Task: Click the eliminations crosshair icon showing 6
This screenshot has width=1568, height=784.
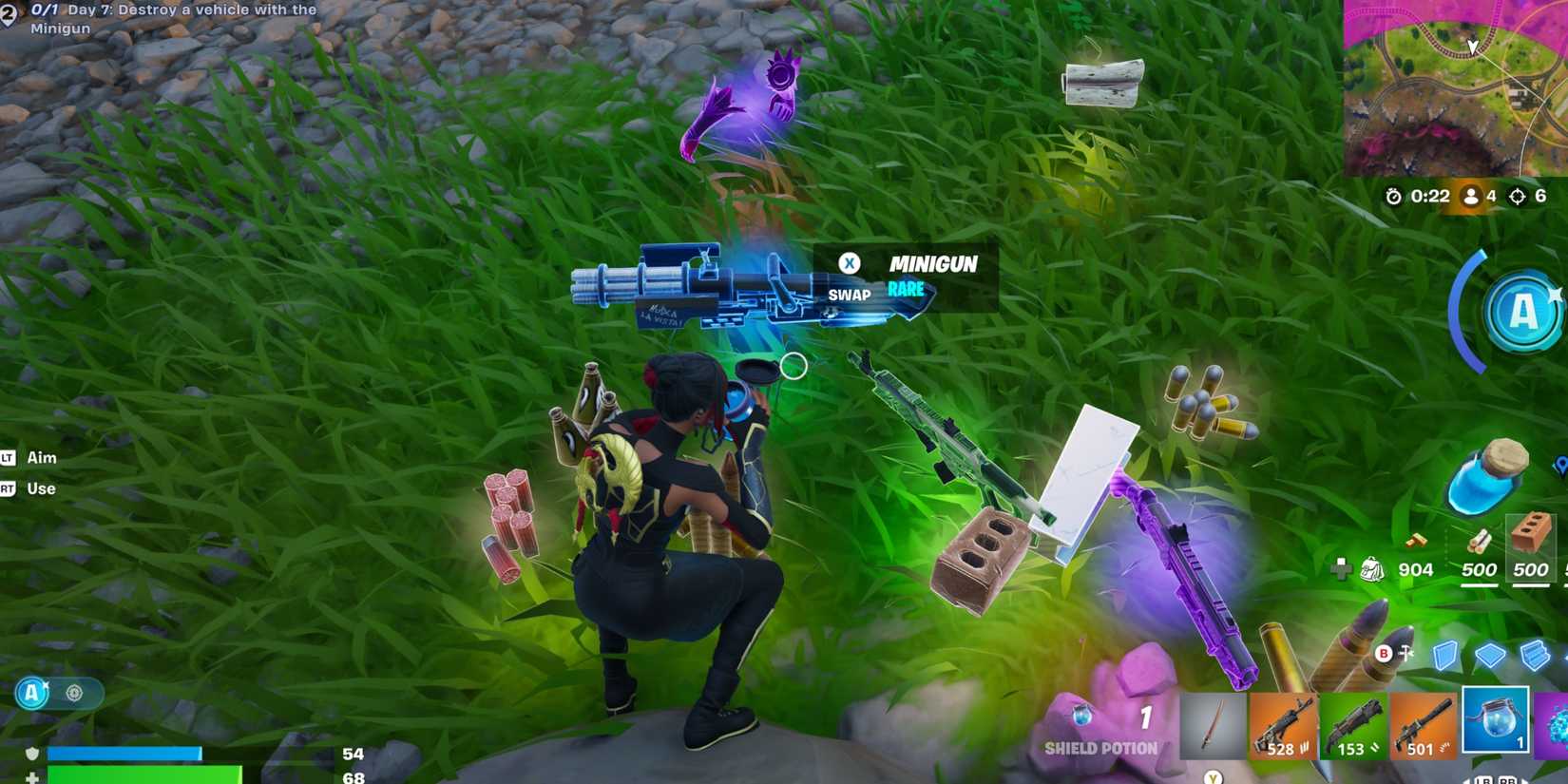Action: pyautogui.click(x=1518, y=197)
